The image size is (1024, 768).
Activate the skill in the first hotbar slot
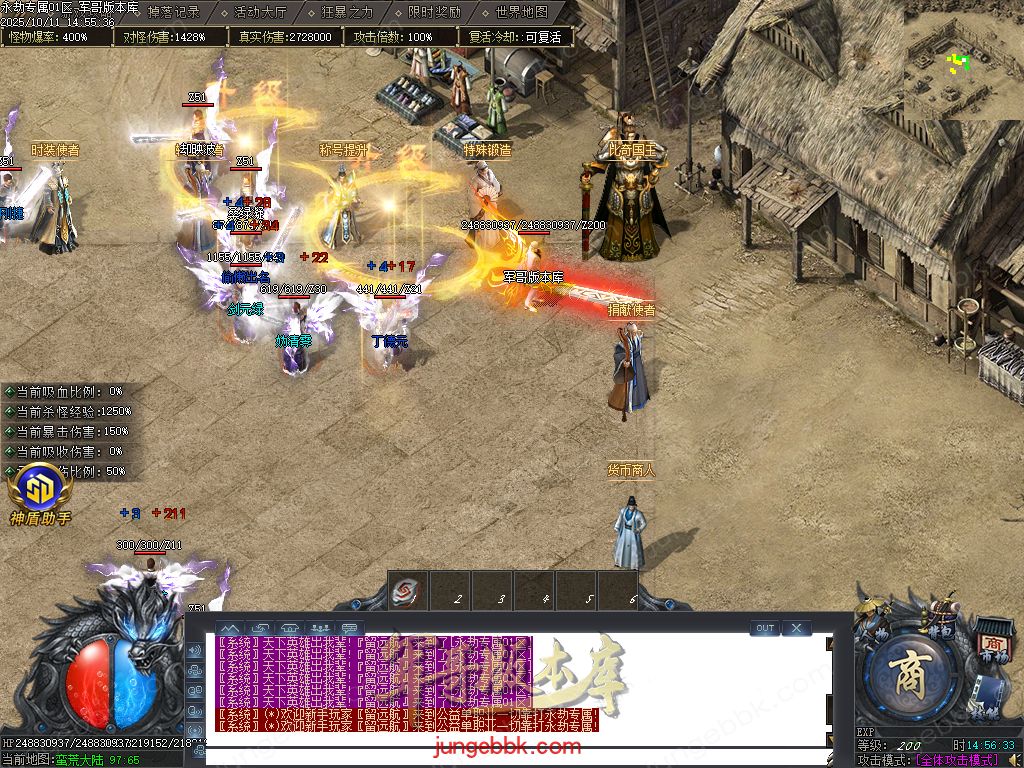click(408, 591)
